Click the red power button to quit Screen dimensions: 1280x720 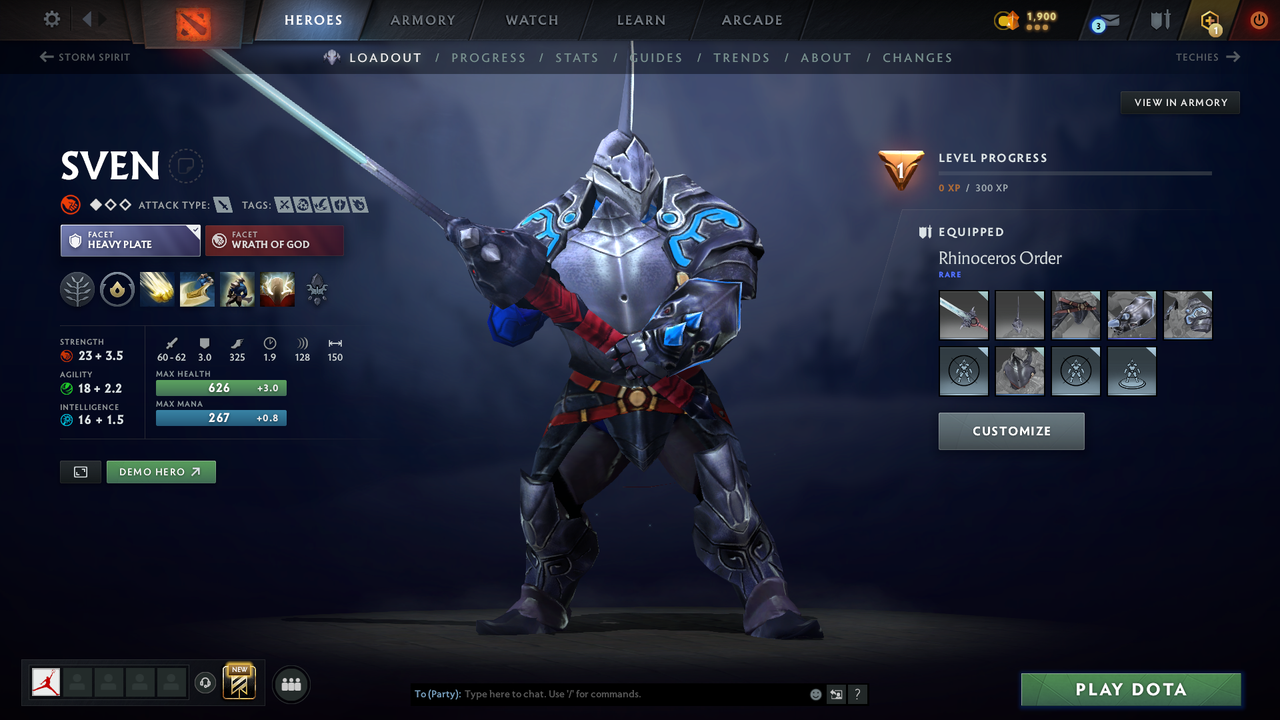point(1258,20)
